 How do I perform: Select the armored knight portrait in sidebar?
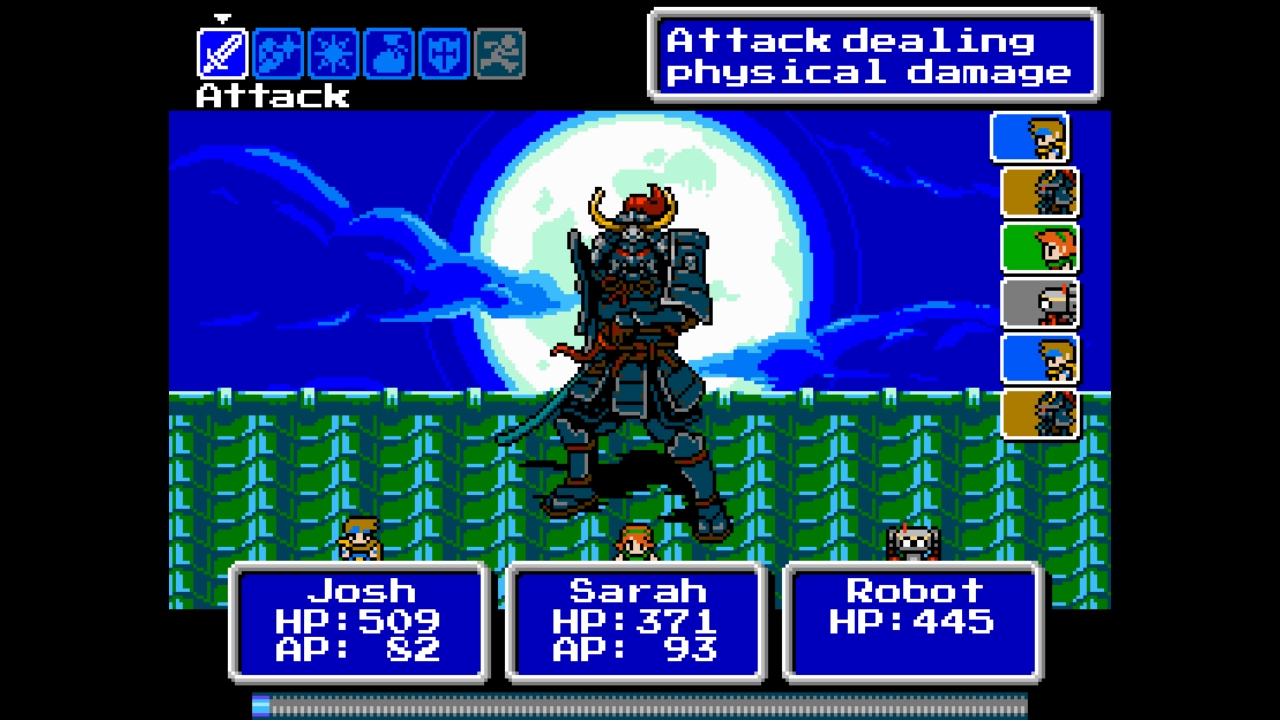(x=1038, y=193)
